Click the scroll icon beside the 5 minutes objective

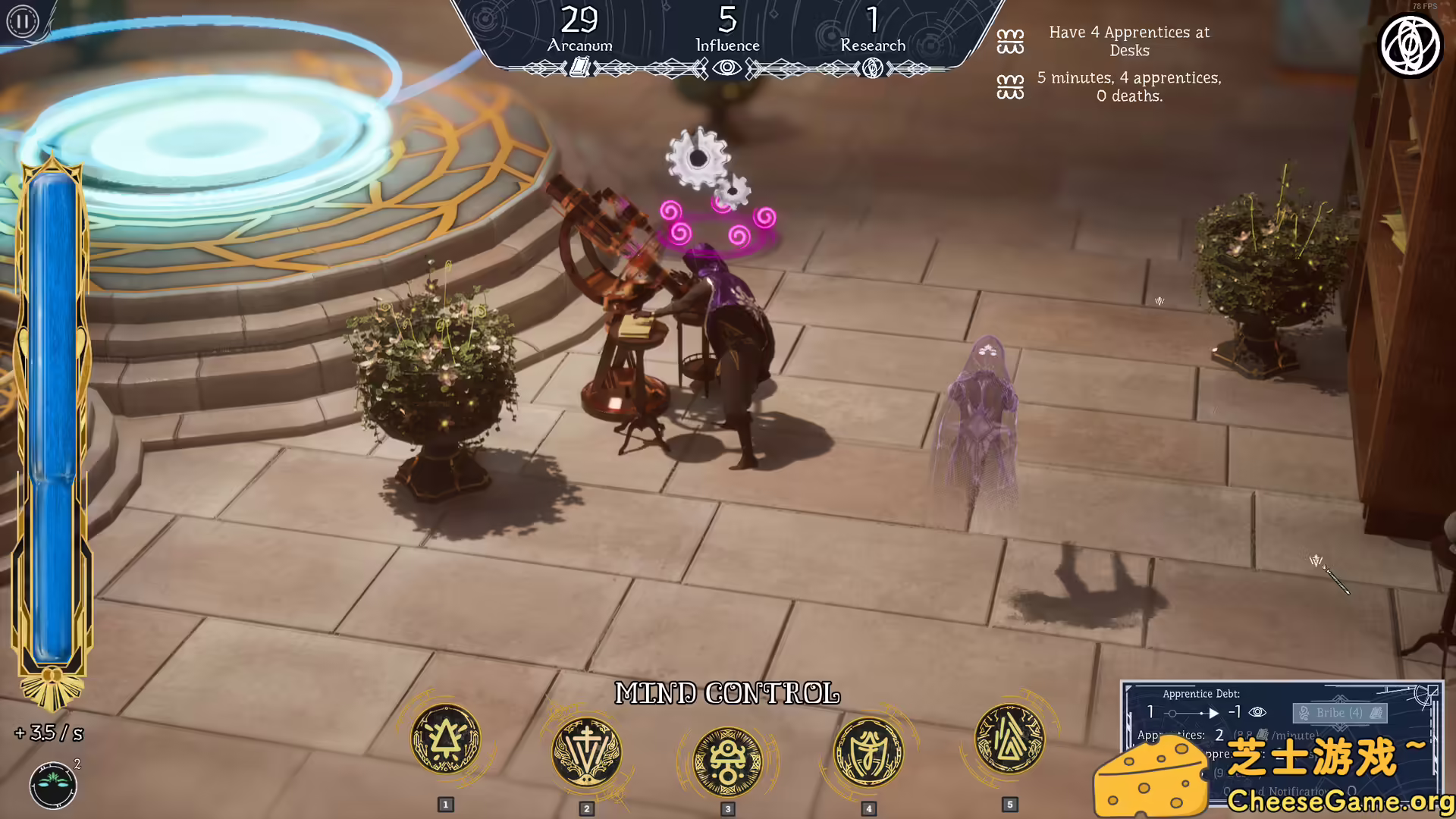coord(1009,87)
